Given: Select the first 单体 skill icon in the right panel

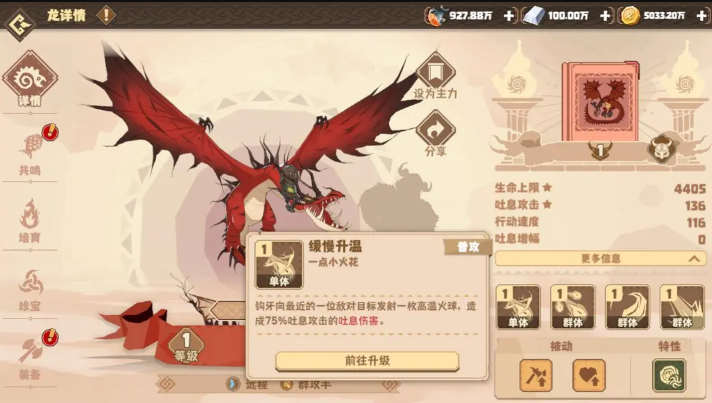Looking at the screenshot, I should pos(518,307).
